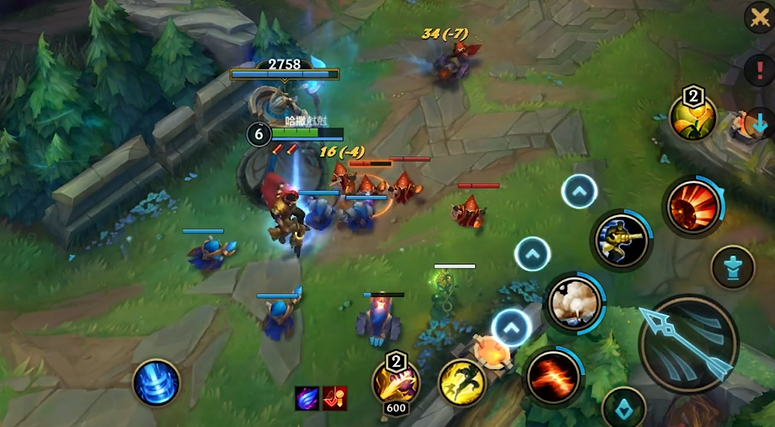The width and height of the screenshot is (775, 427).
Task: Tap the golden crossed-swords icon
Action: pyautogui.click(x=759, y=18)
